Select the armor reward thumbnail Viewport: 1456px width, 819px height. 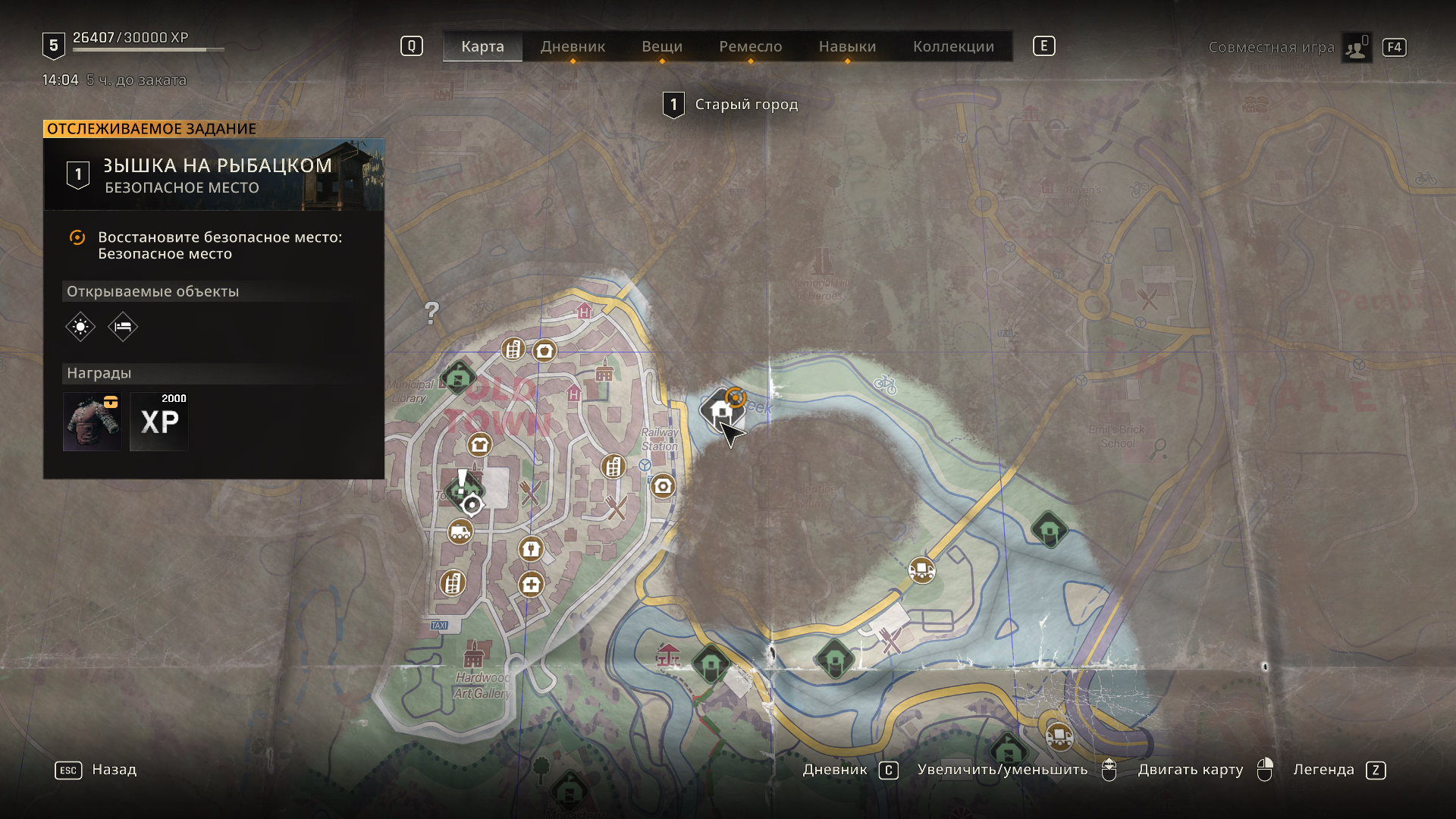point(93,422)
